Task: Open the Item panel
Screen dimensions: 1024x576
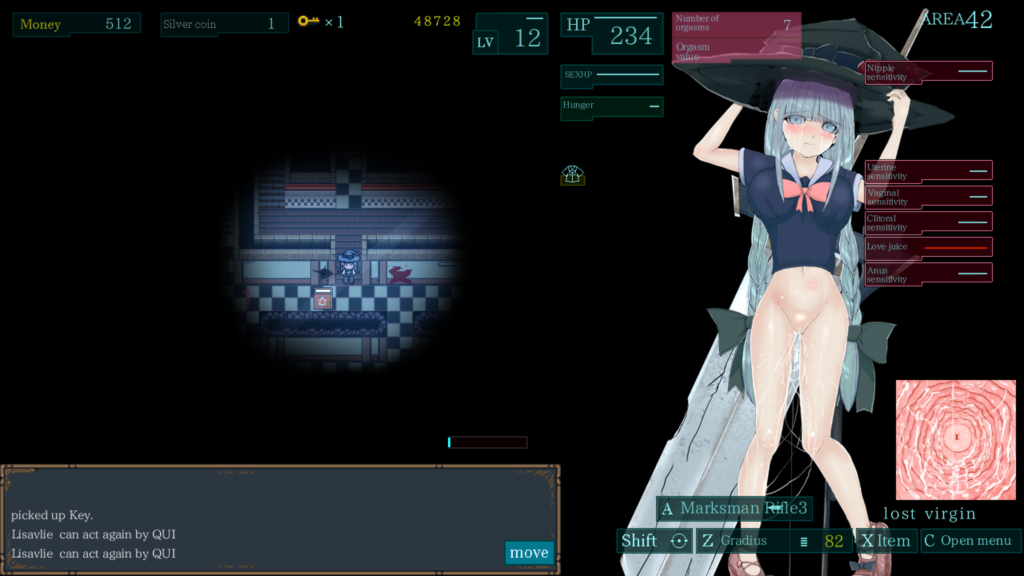Action: tap(886, 541)
